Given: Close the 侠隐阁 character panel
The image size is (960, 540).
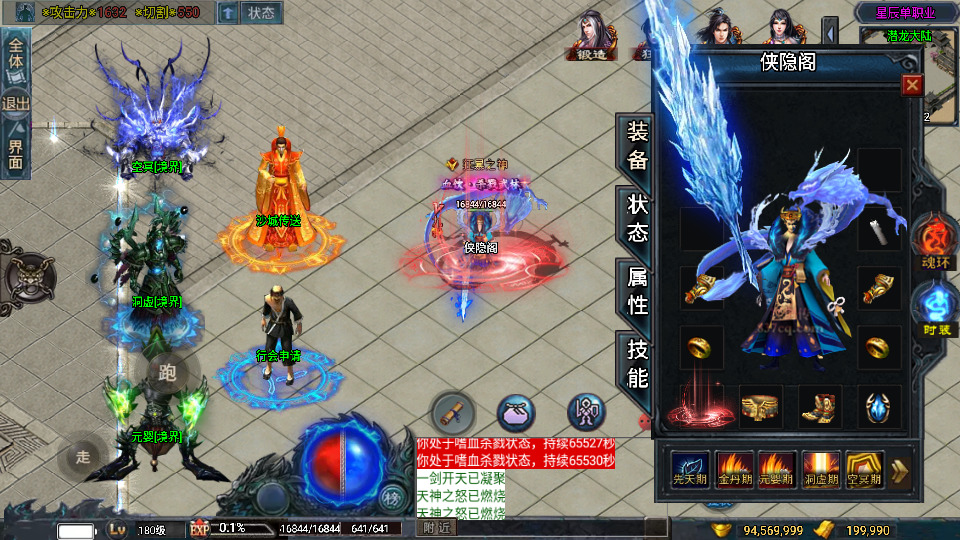Looking at the screenshot, I should coord(912,85).
